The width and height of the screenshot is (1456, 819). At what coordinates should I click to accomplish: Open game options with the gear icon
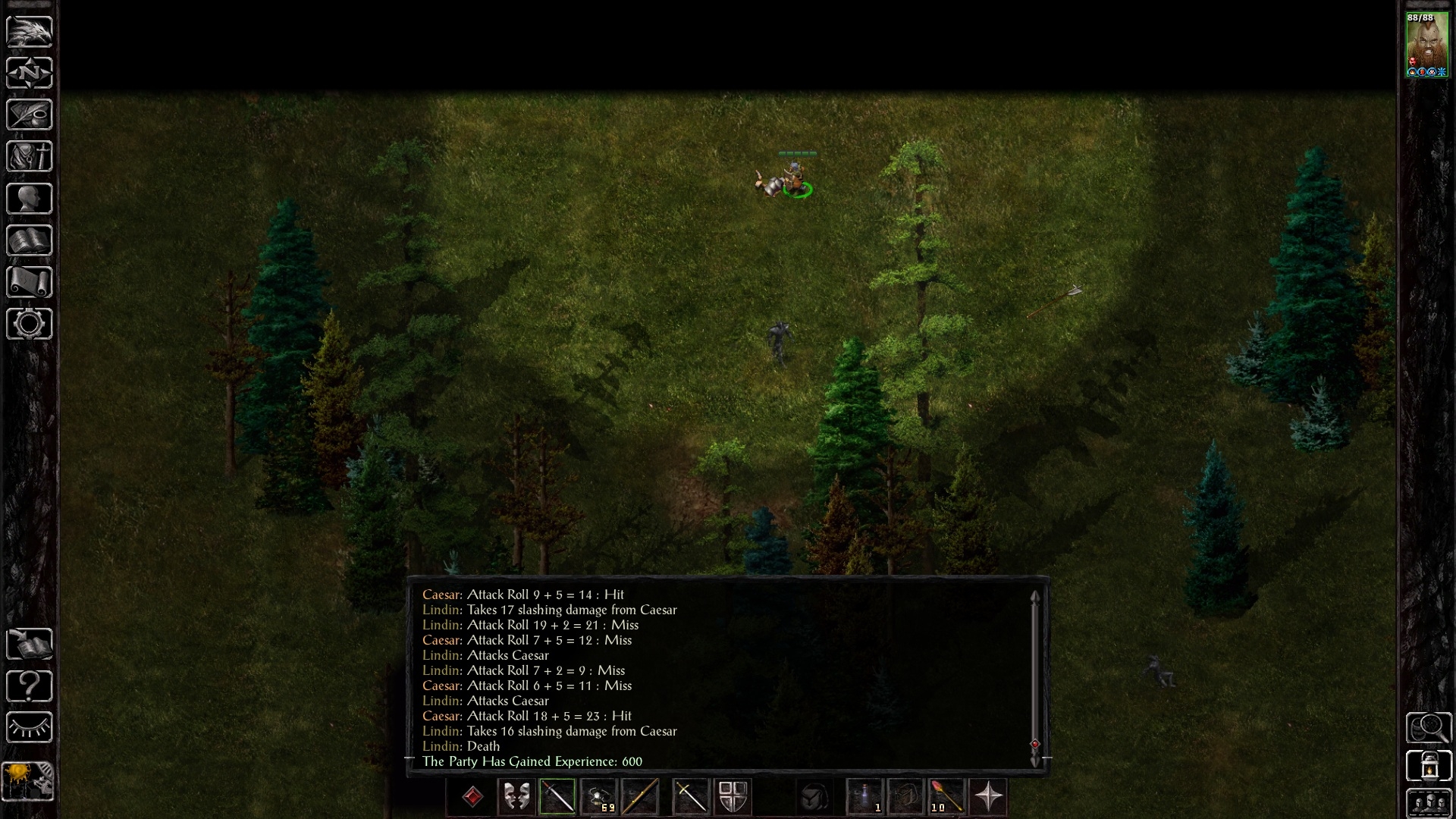coord(30,324)
